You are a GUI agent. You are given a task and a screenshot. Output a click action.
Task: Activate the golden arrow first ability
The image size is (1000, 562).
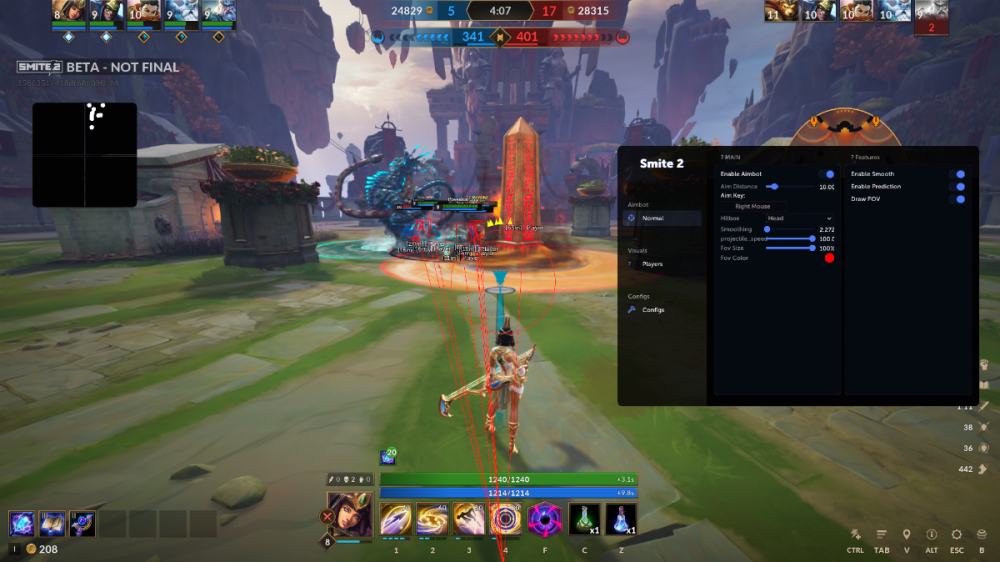point(396,519)
